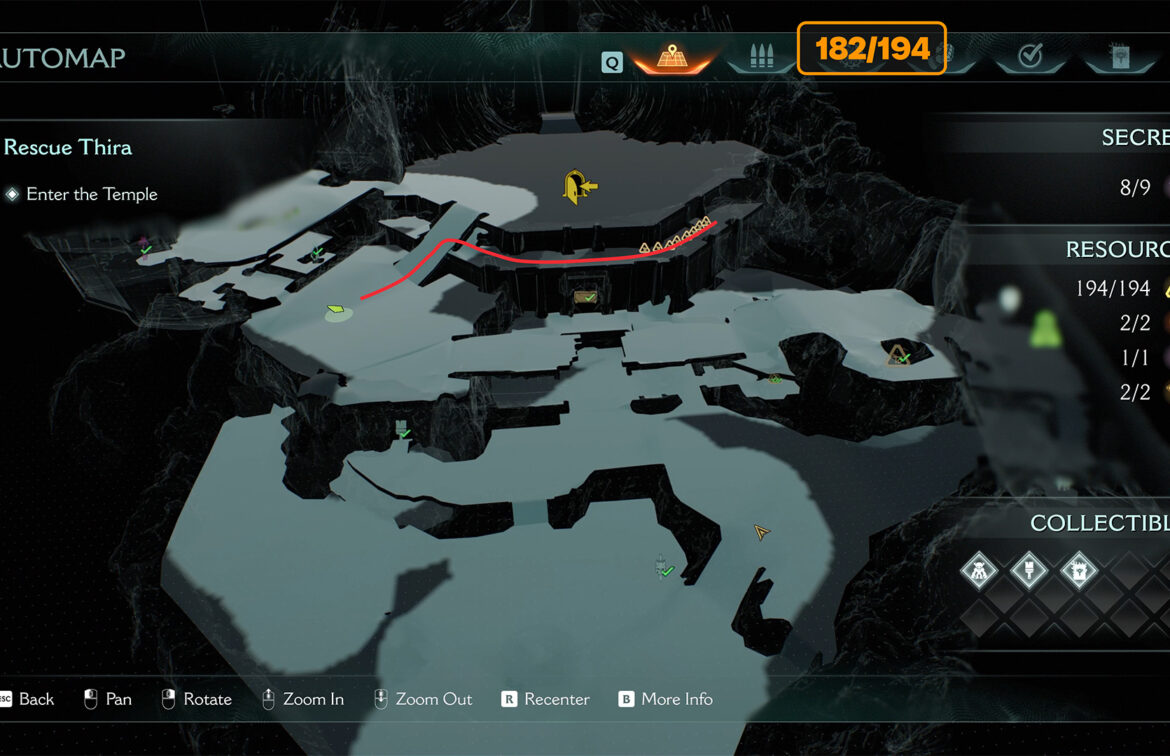Select the secret chest marker under the ledge
The image size is (1170, 756).
tap(586, 297)
